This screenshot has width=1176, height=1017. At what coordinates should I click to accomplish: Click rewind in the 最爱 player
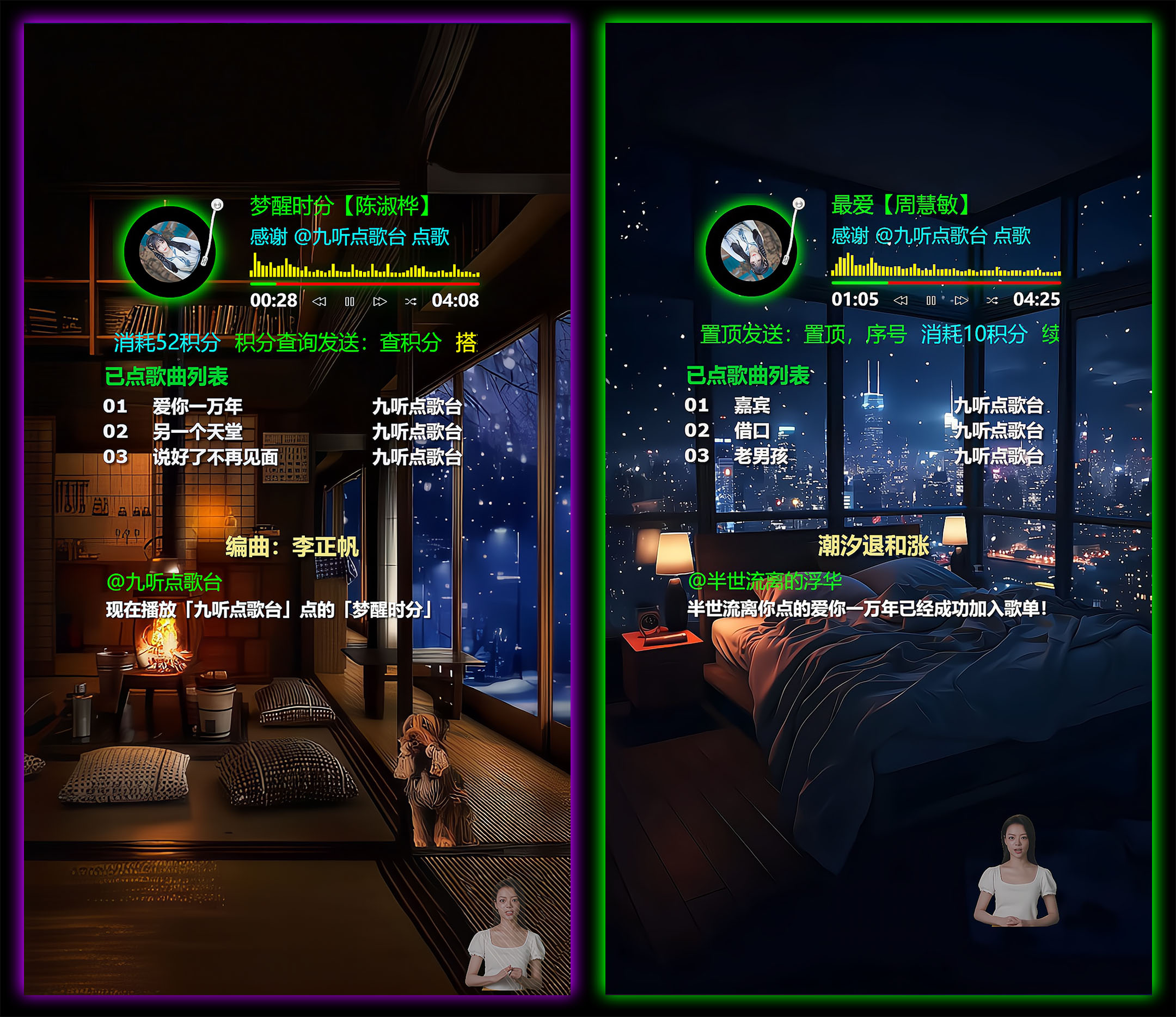tap(901, 300)
